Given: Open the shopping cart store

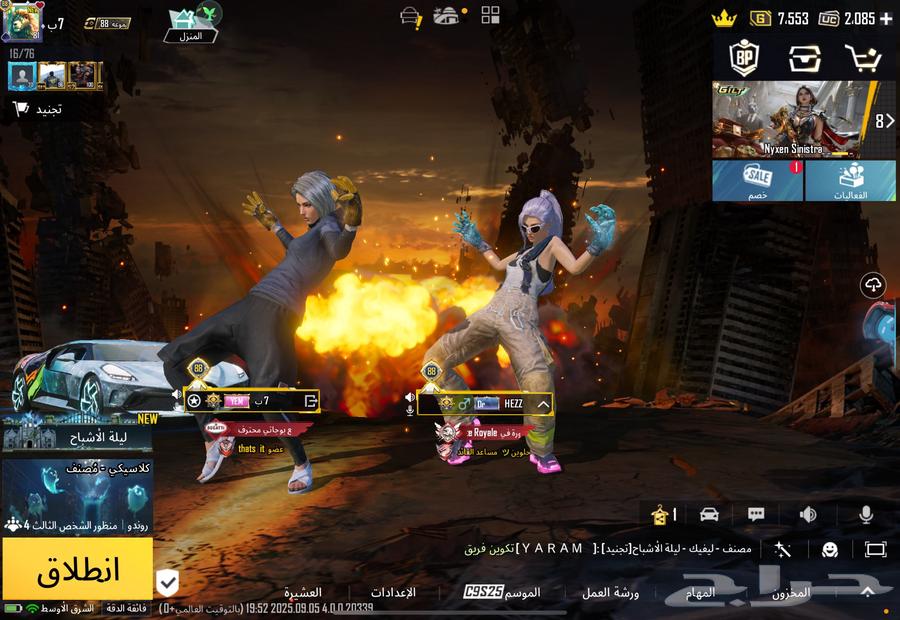Looking at the screenshot, I should pos(862,58).
